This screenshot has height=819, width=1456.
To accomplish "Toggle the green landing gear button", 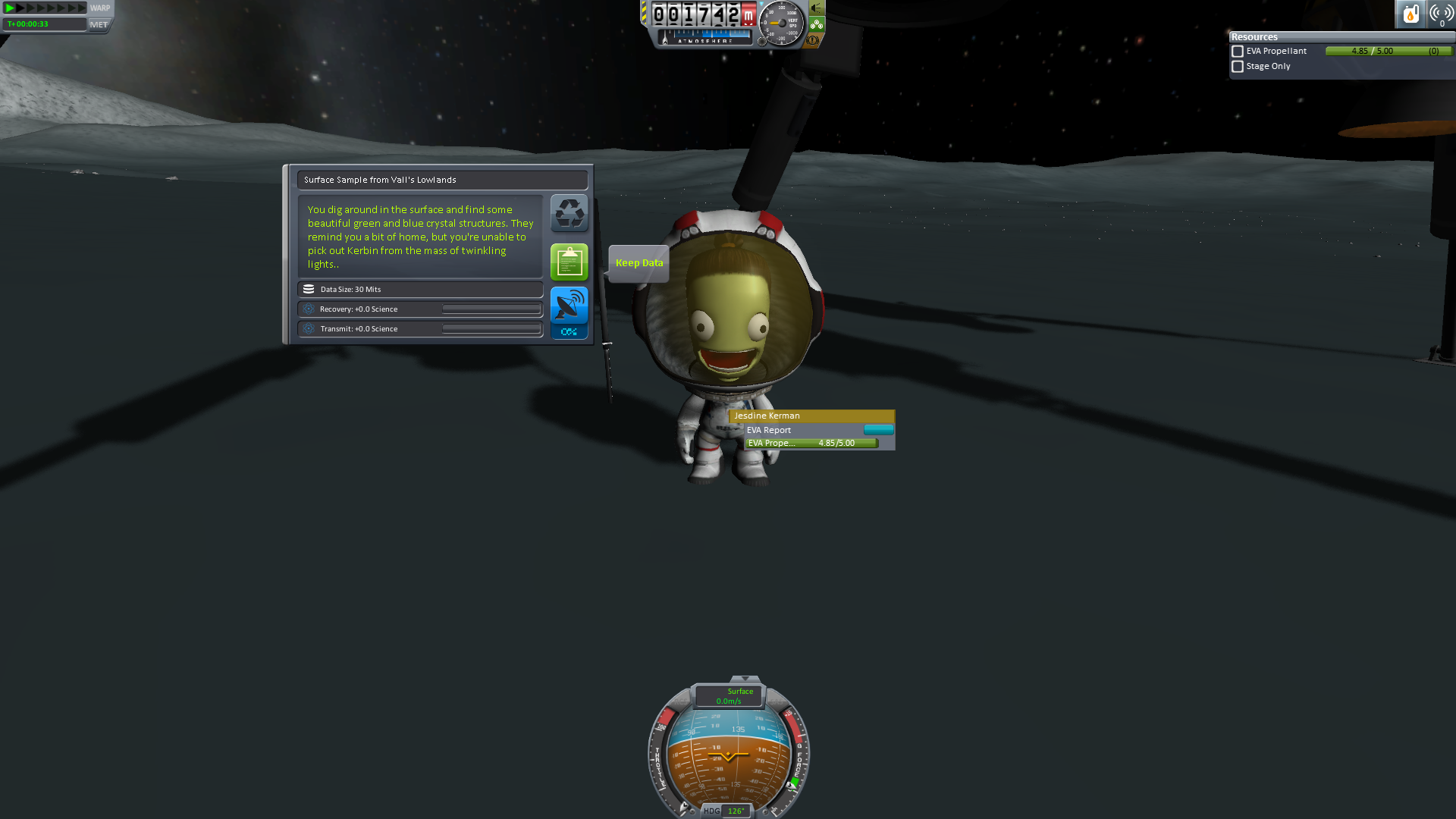I will (817, 24).
